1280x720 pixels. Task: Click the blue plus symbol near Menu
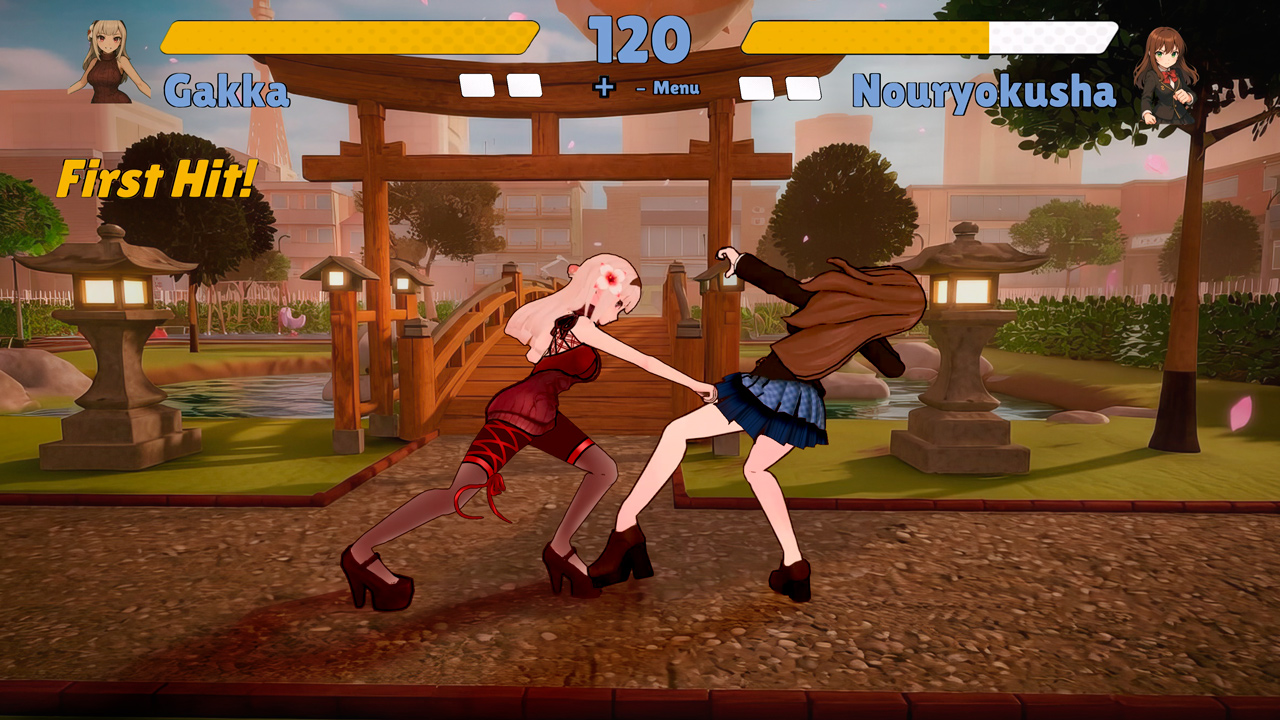point(605,88)
